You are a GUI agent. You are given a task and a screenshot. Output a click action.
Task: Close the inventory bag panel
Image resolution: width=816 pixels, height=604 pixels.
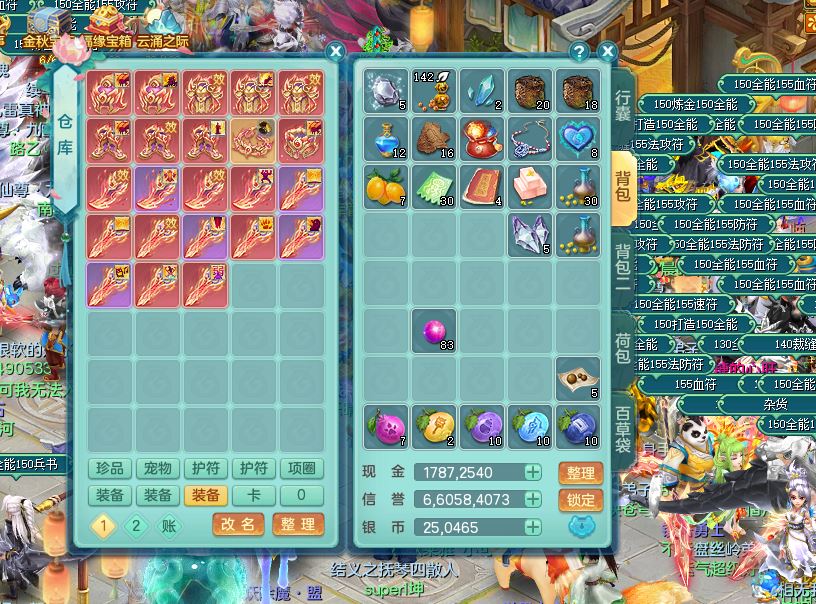click(x=607, y=52)
